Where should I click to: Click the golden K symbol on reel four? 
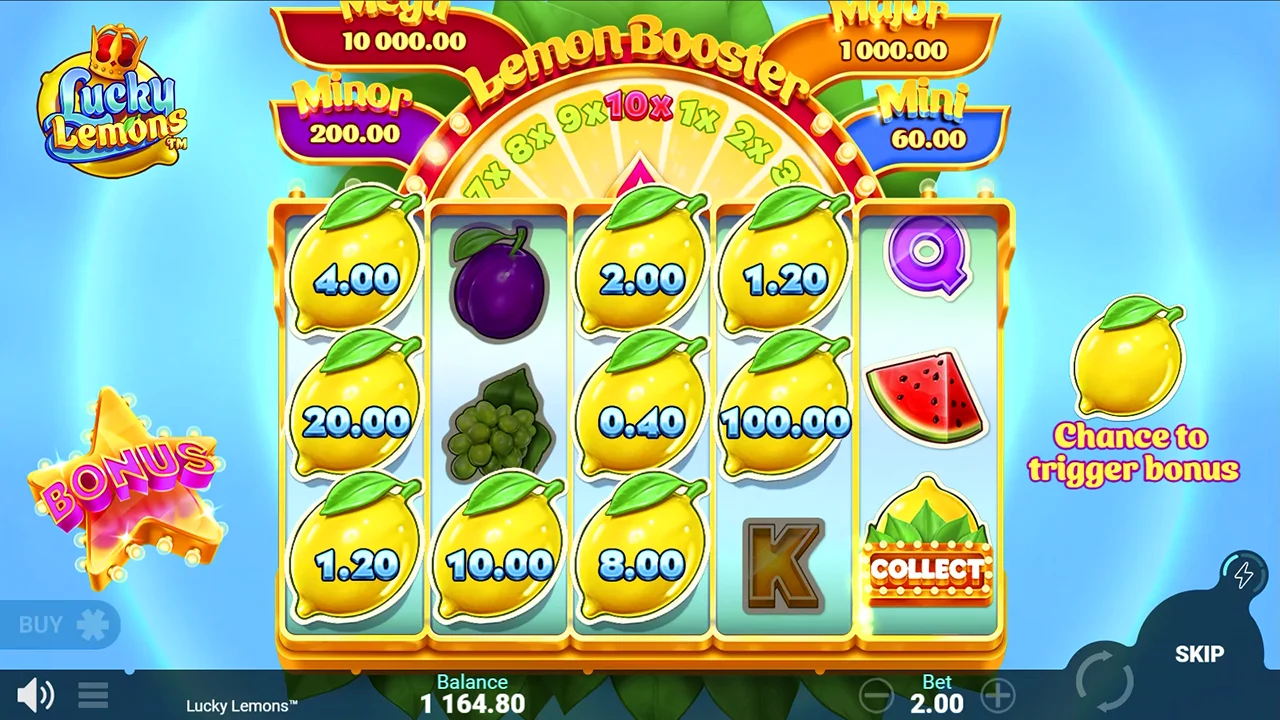[783, 565]
